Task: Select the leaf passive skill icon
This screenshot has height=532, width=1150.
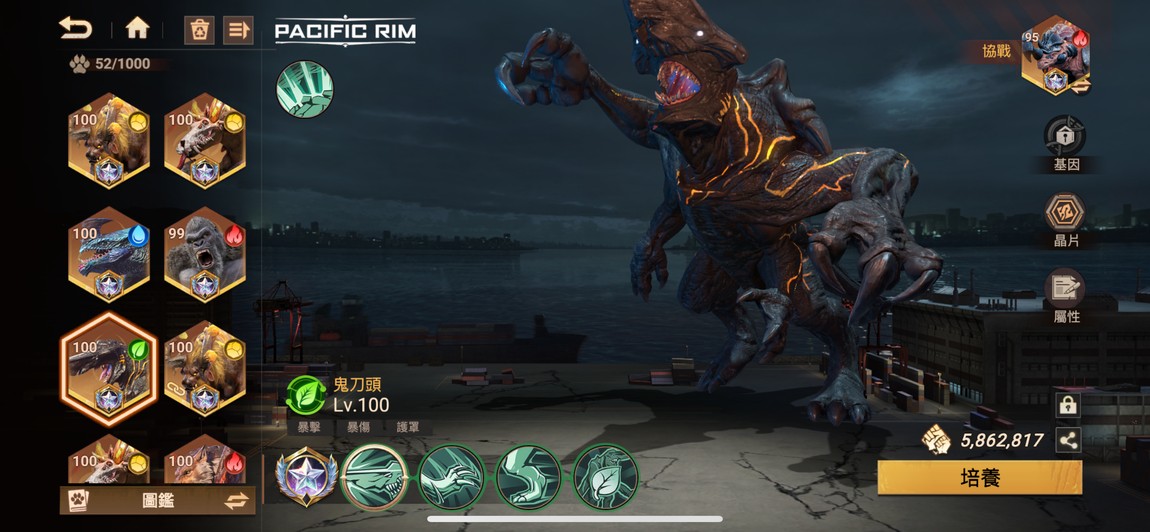Action: [x=605, y=477]
